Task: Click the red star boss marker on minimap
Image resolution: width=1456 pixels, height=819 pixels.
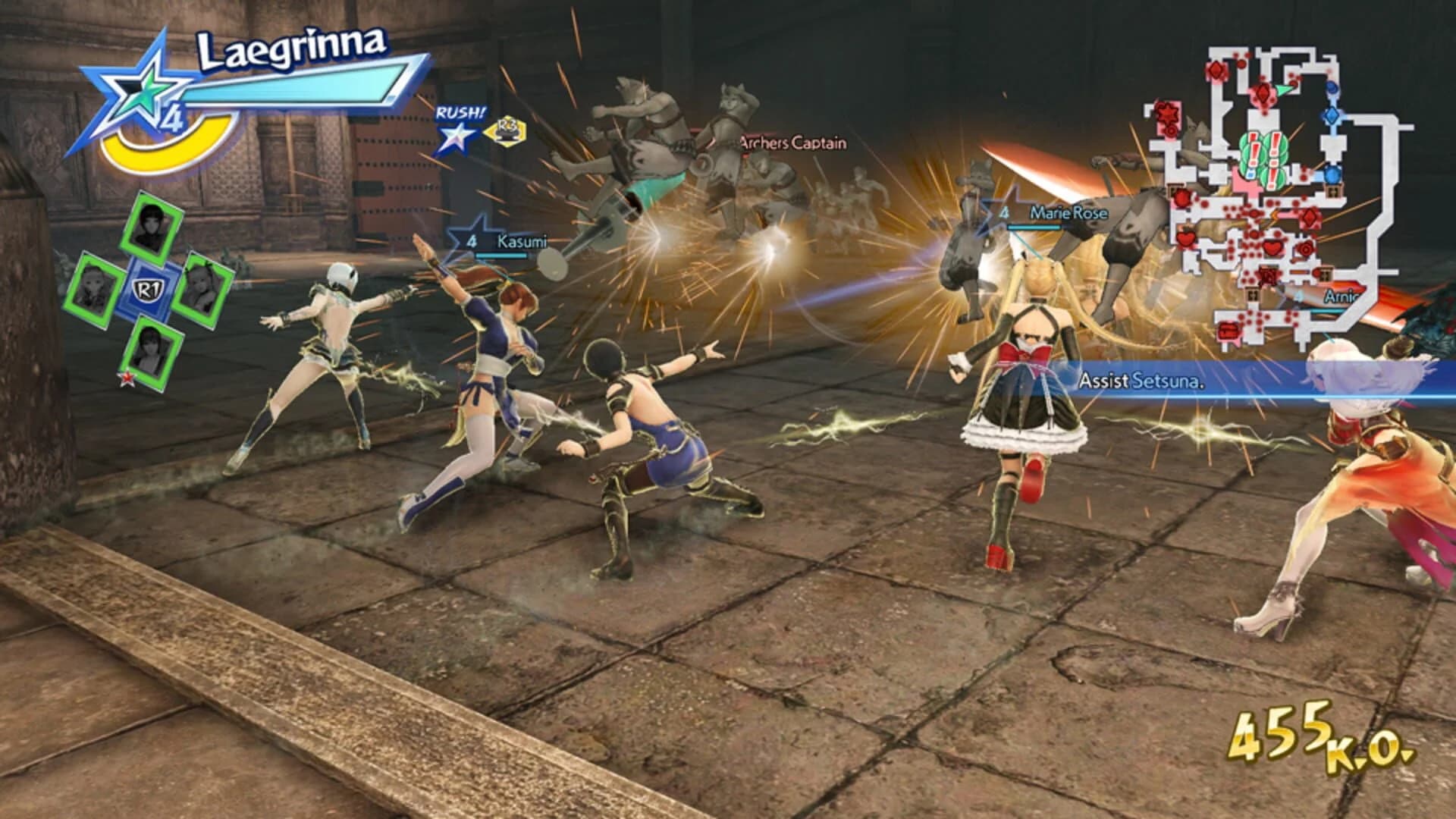Action: [1169, 114]
